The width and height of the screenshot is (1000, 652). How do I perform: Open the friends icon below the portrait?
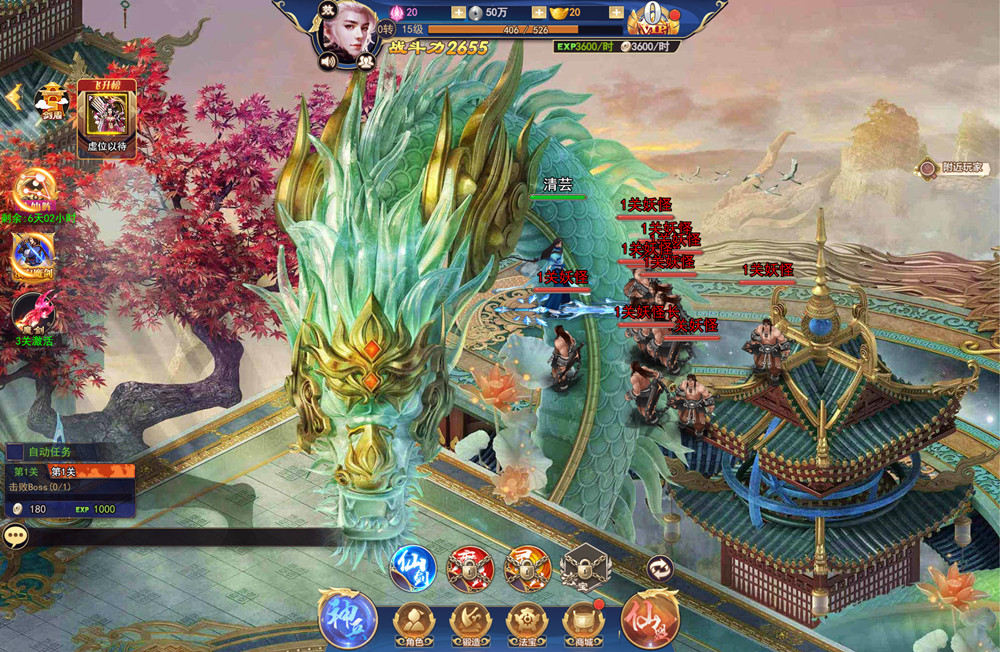(x=365, y=60)
